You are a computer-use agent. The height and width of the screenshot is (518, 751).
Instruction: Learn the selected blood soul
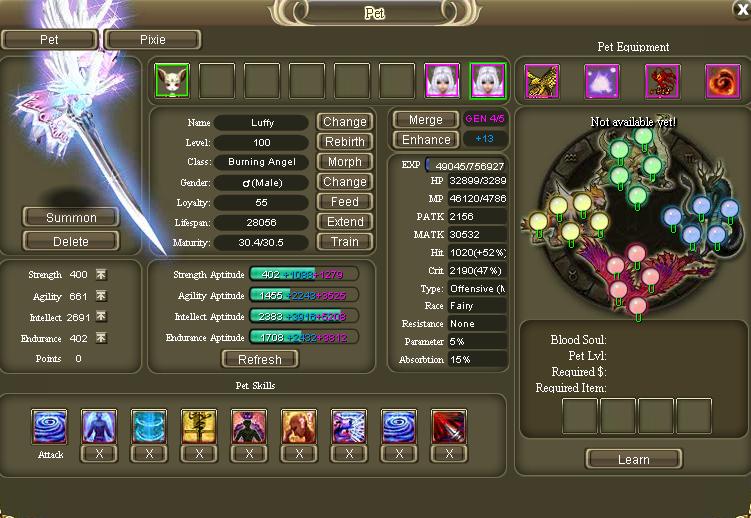point(634,460)
